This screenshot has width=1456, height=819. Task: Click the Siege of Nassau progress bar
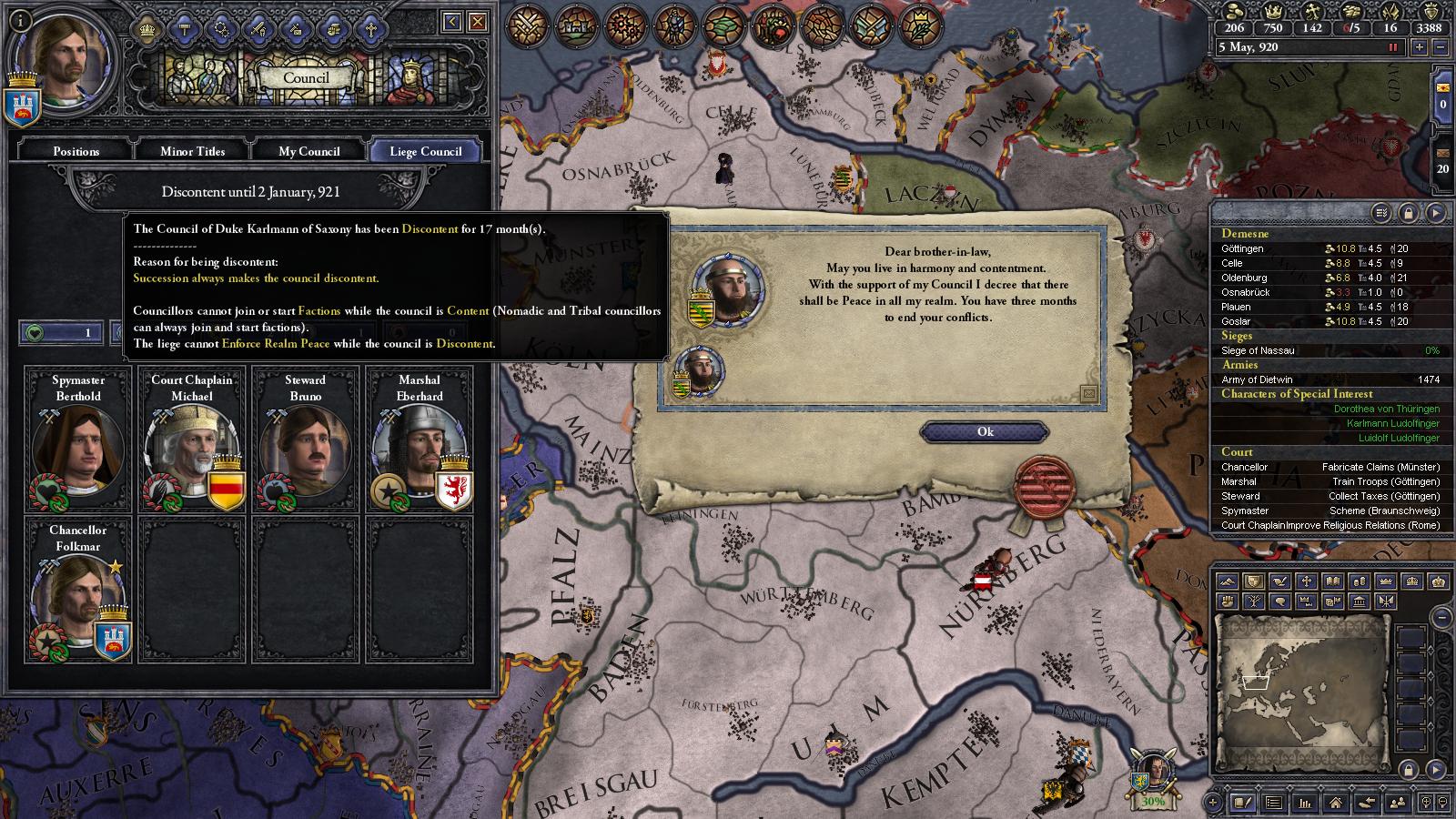pyautogui.click(x=1330, y=349)
